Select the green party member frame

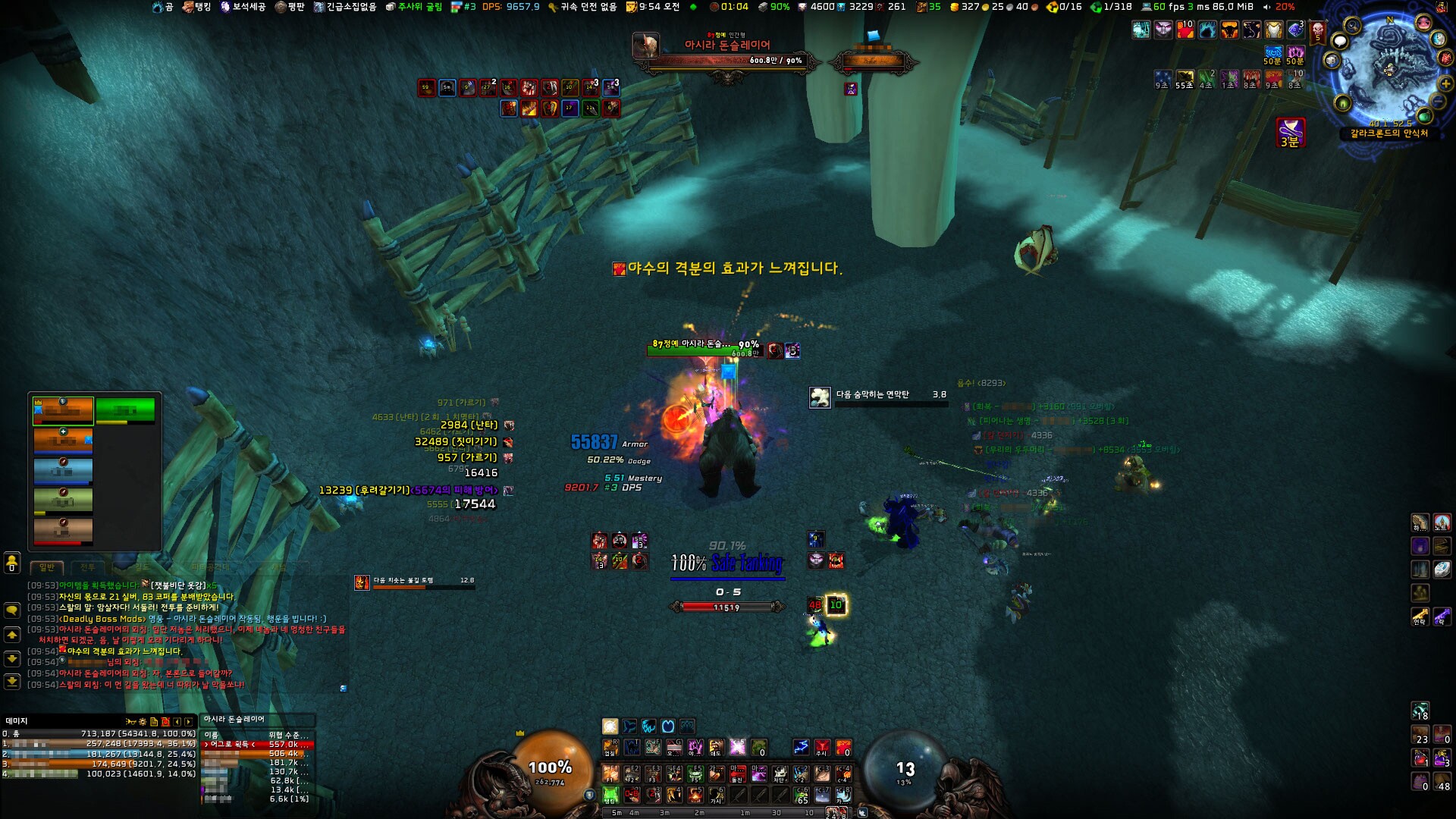pos(125,410)
